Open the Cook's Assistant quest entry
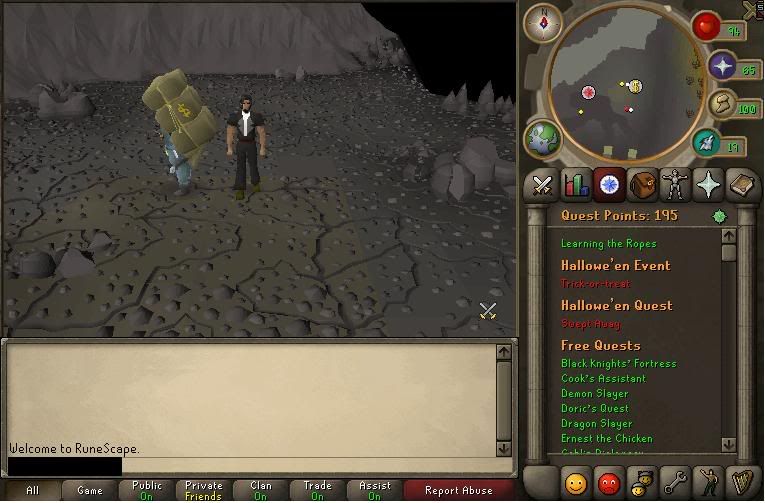 603,378
